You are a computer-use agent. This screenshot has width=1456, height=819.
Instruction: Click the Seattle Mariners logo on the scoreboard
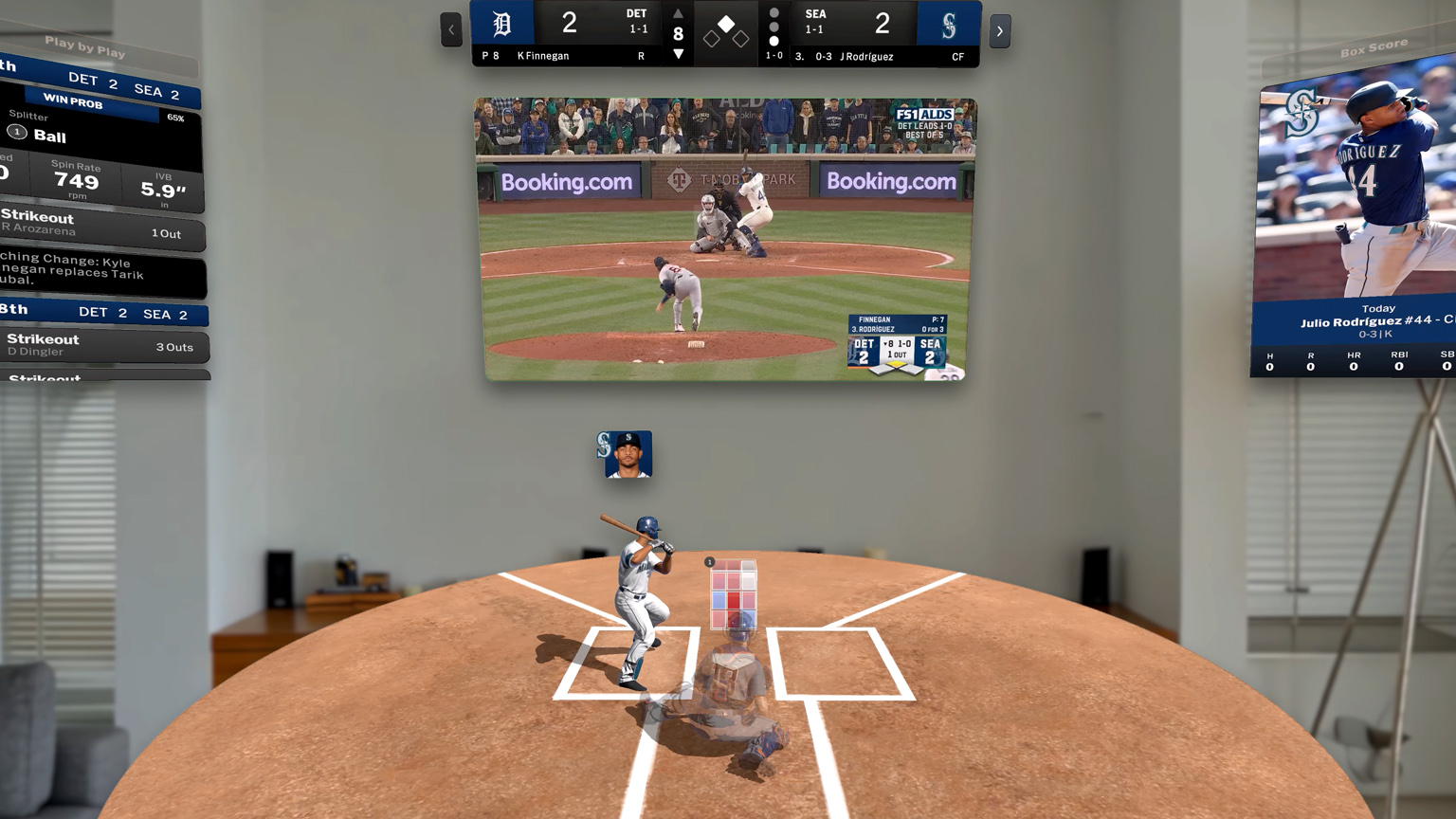(x=948, y=26)
